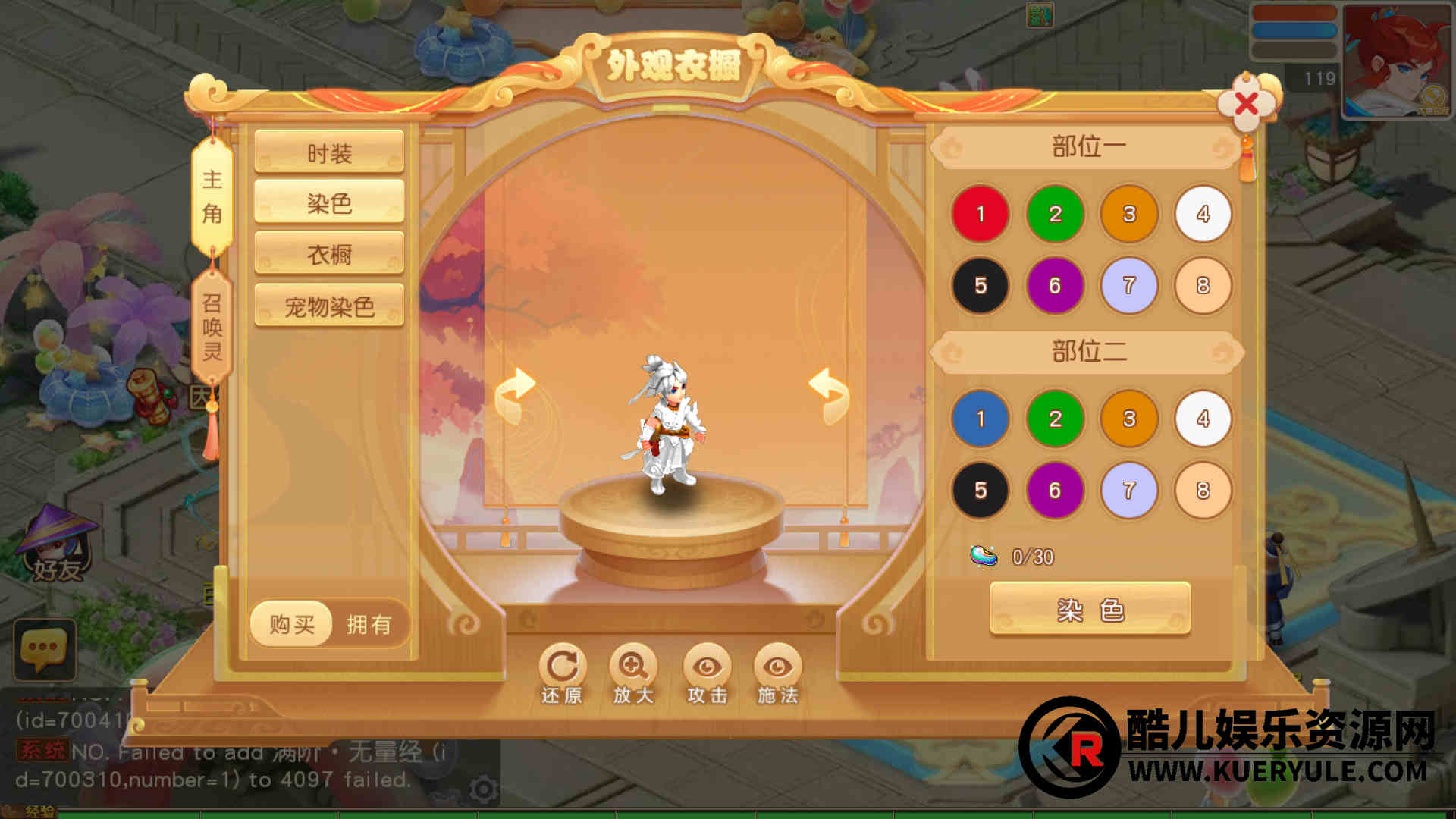Close the 外观衣橱 wardrobe window
1456x819 pixels.
pyautogui.click(x=1246, y=103)
